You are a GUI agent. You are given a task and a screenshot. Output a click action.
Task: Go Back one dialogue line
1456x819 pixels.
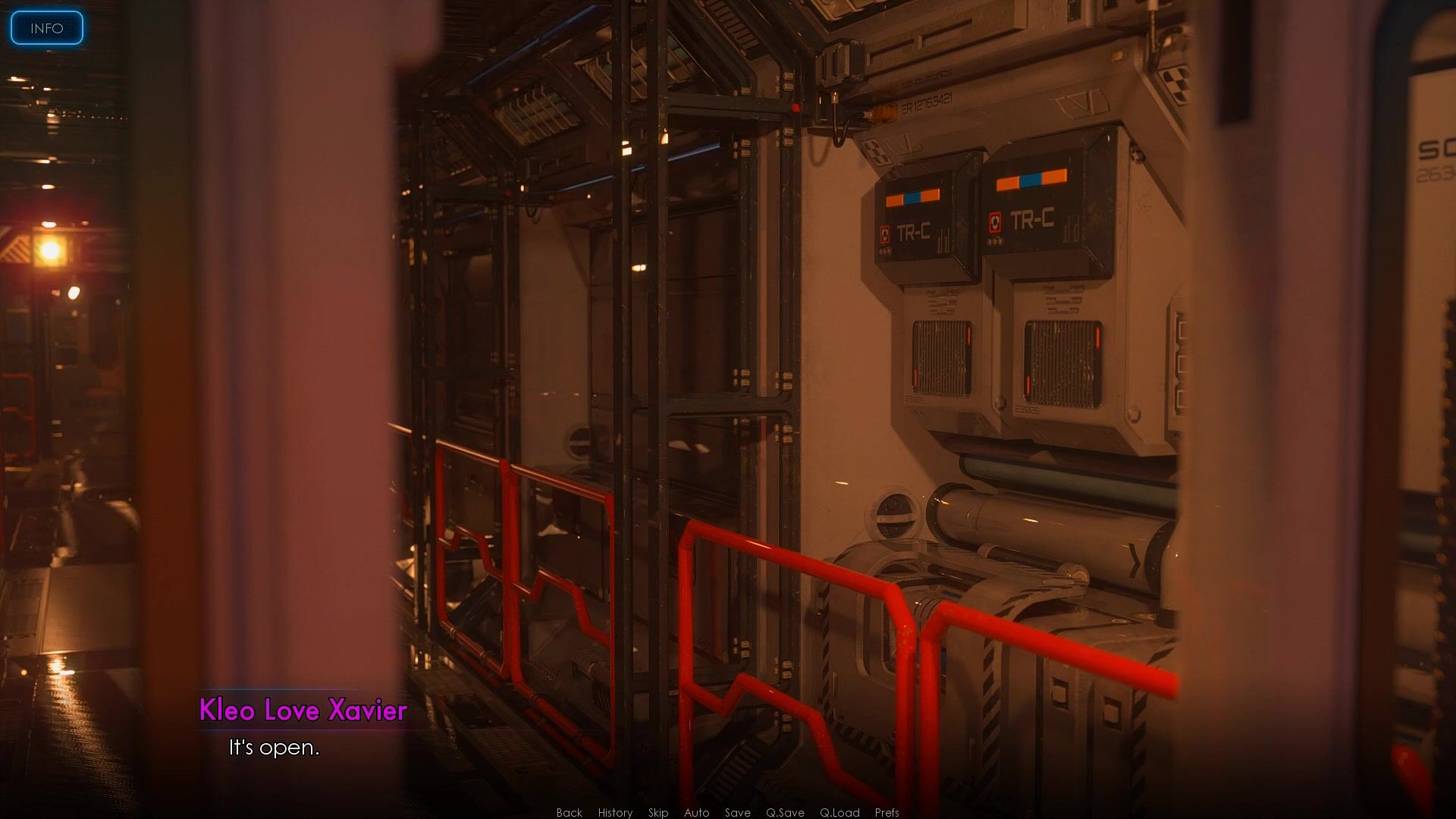pos(569,812)
